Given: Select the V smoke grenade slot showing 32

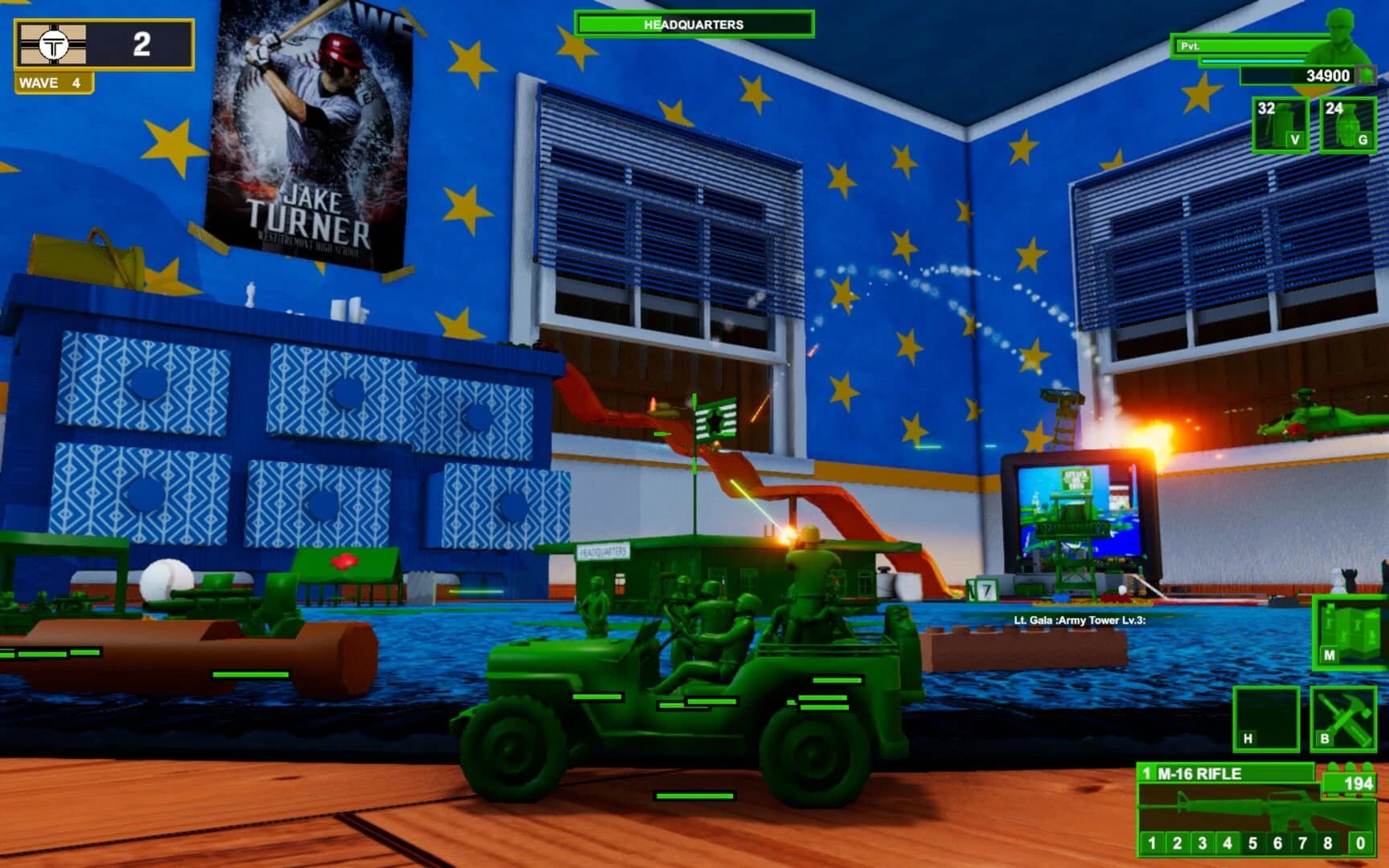Looking at the screenshot, I should pyautogui.click(x=1280, y=122).
